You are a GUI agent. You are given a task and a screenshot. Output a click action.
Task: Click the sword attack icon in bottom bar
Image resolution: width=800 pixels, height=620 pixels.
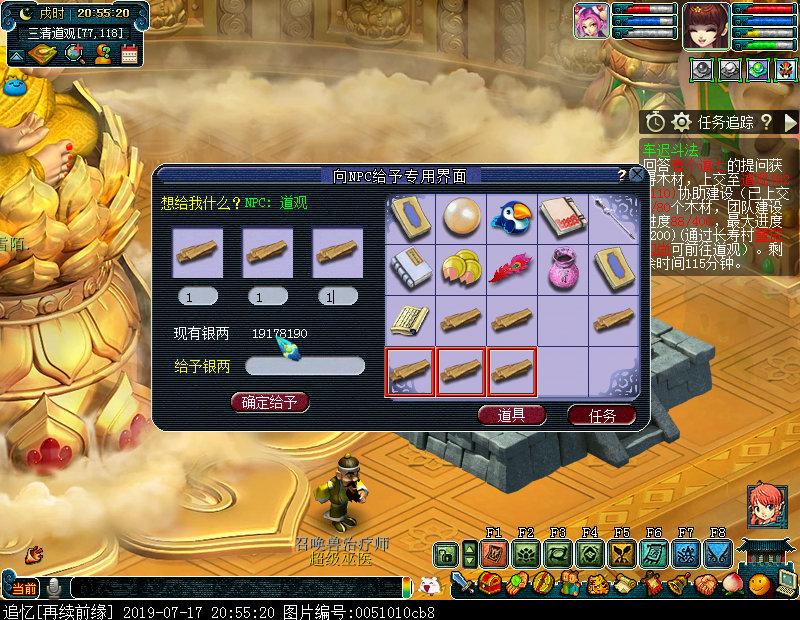tap(462, 582)
